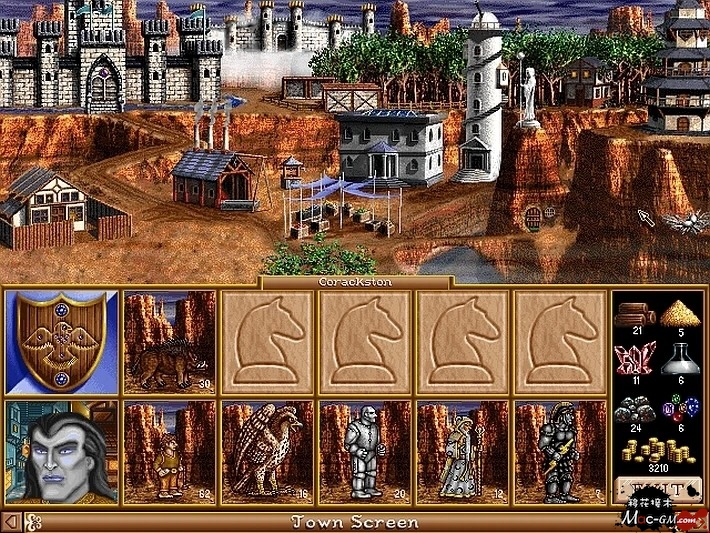Screen dimensions: 710x533
Task: Select the steel golem stack
Action: [x=365, y=452]
